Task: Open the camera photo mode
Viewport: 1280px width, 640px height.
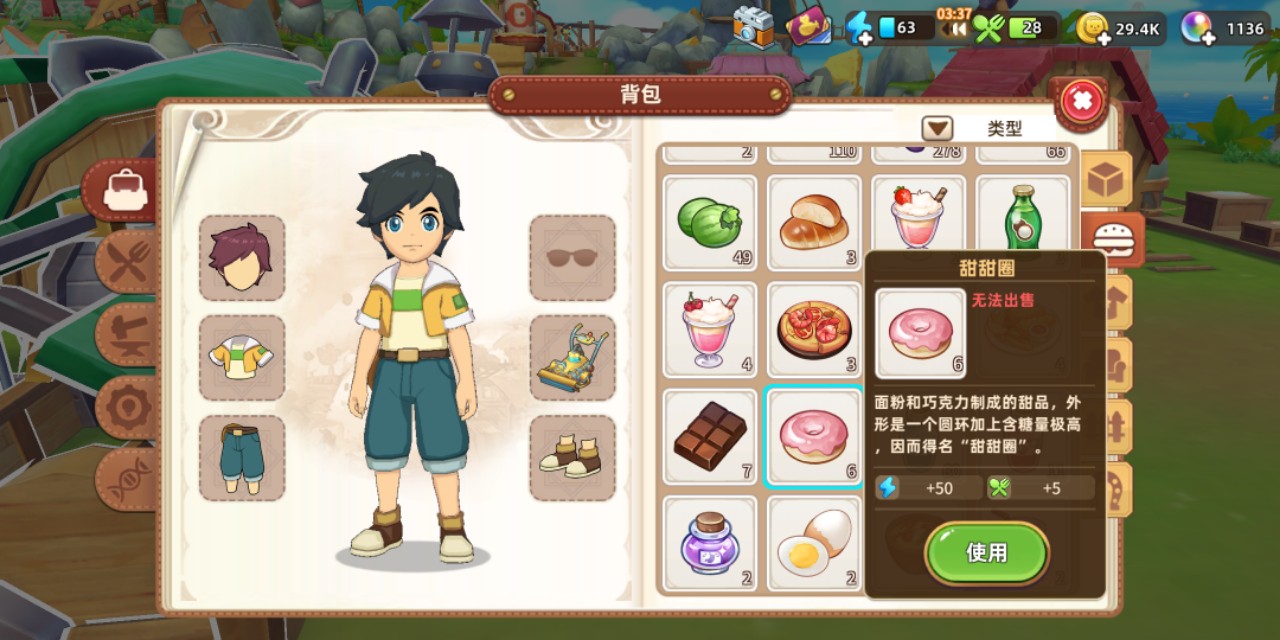Action: 753,27
